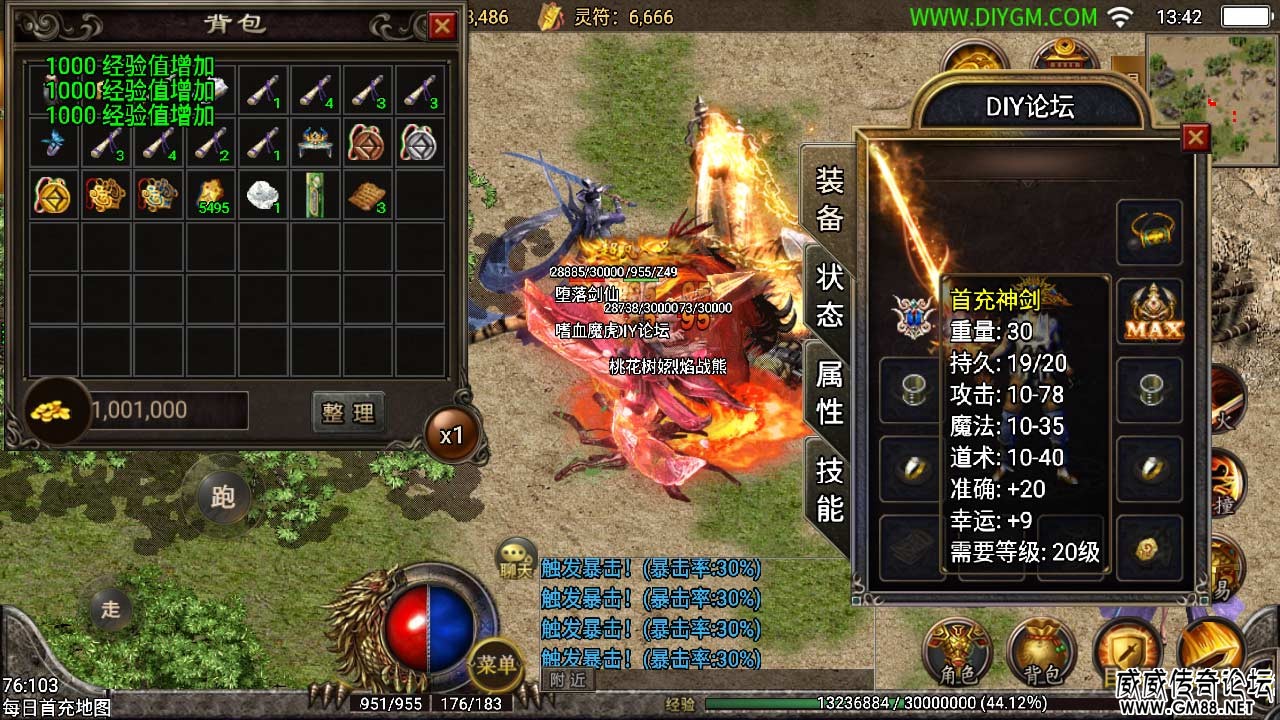Switch to the 状态 status tab
This screenshot has width=1280, height=720.
point(830,296)
